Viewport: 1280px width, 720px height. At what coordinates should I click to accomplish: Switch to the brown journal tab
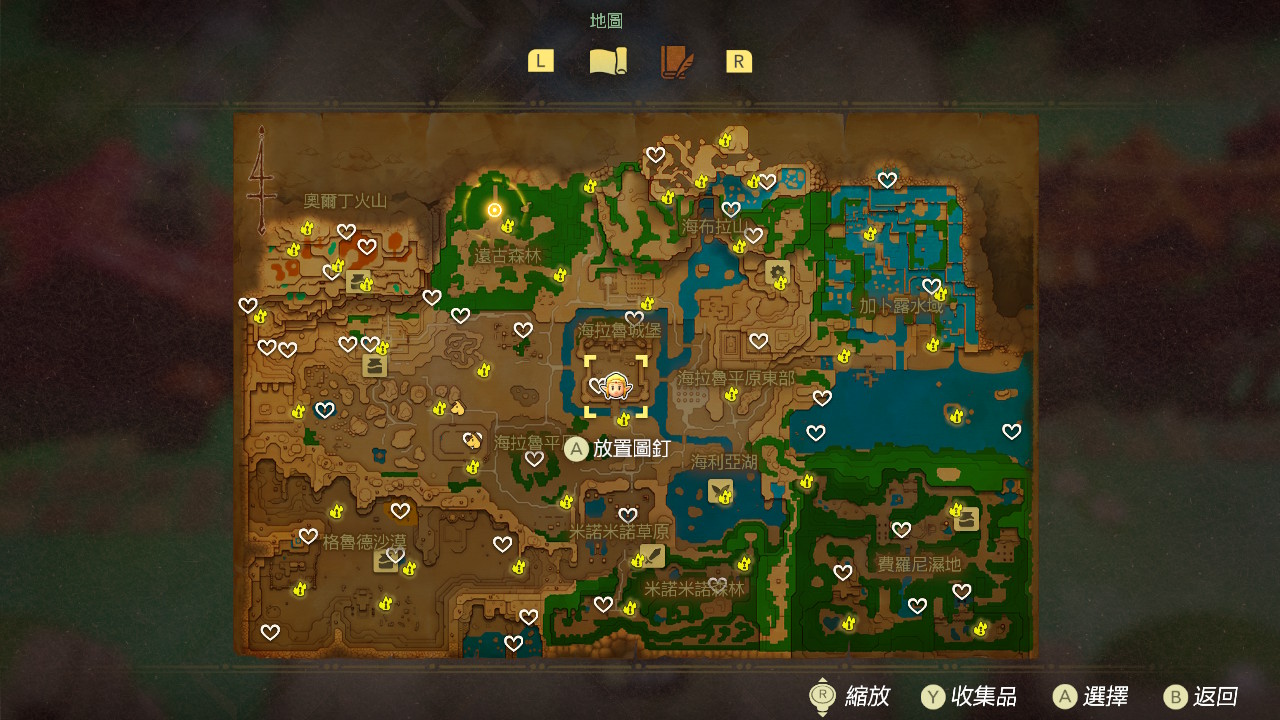tap(676, 62)
